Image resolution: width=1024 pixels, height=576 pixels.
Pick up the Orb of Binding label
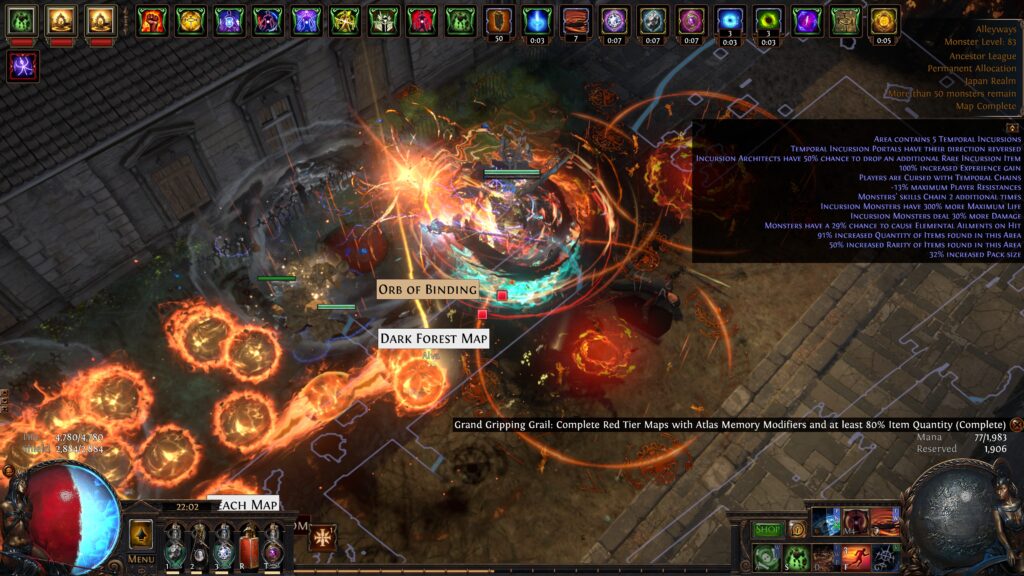click(427, 290)
